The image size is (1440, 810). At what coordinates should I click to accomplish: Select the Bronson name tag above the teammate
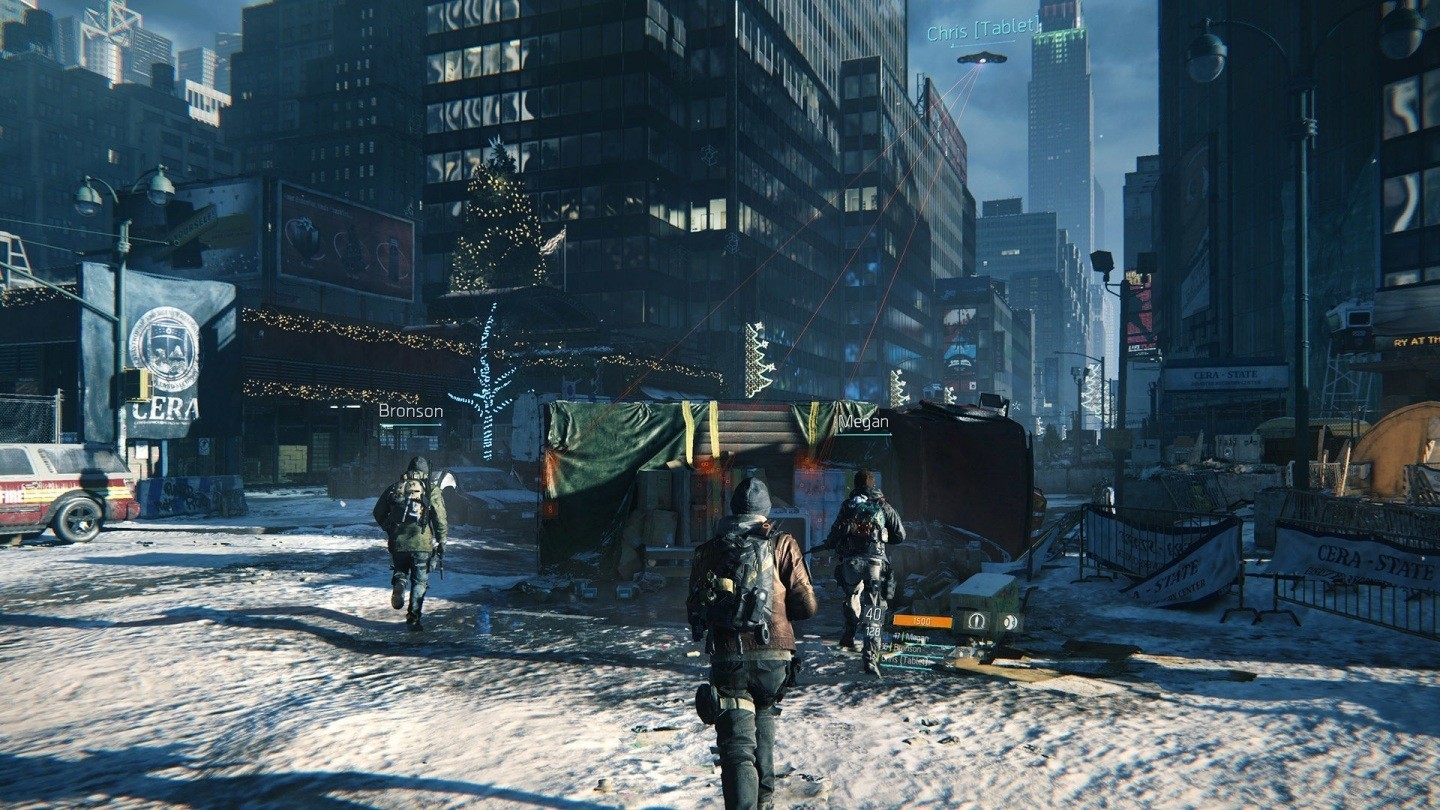(x=410, y=411)
